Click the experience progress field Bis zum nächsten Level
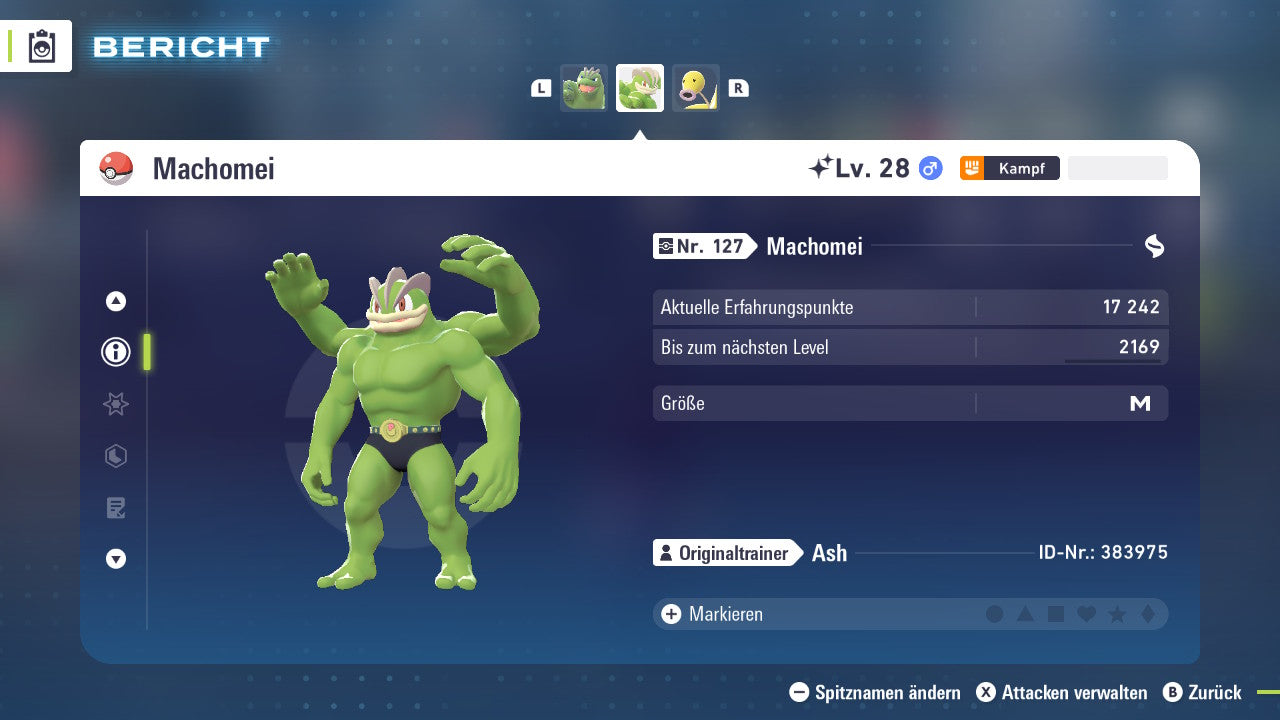This screenshot has height=720, width=1280. click(x=910, y=347)
